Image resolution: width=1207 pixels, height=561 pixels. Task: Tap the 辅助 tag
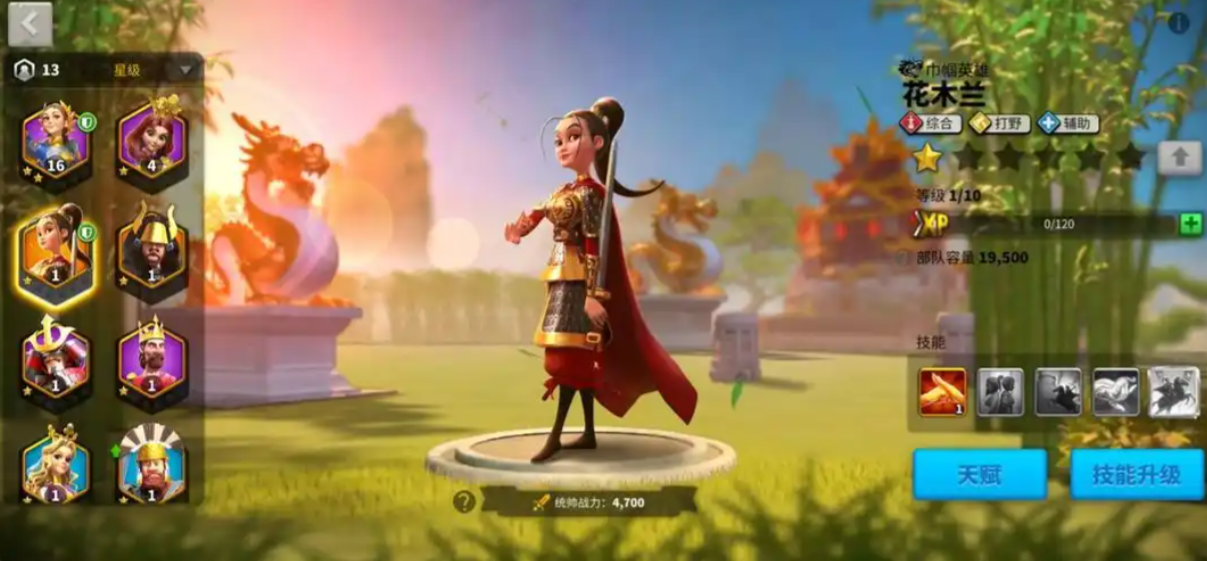(1069, 124)
